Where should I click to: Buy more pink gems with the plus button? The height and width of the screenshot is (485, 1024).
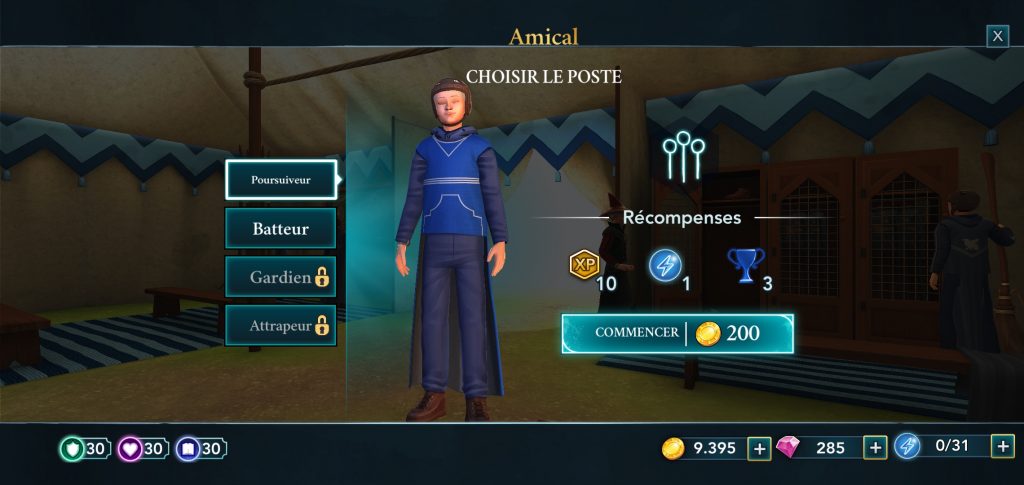(x=875, y=448)
